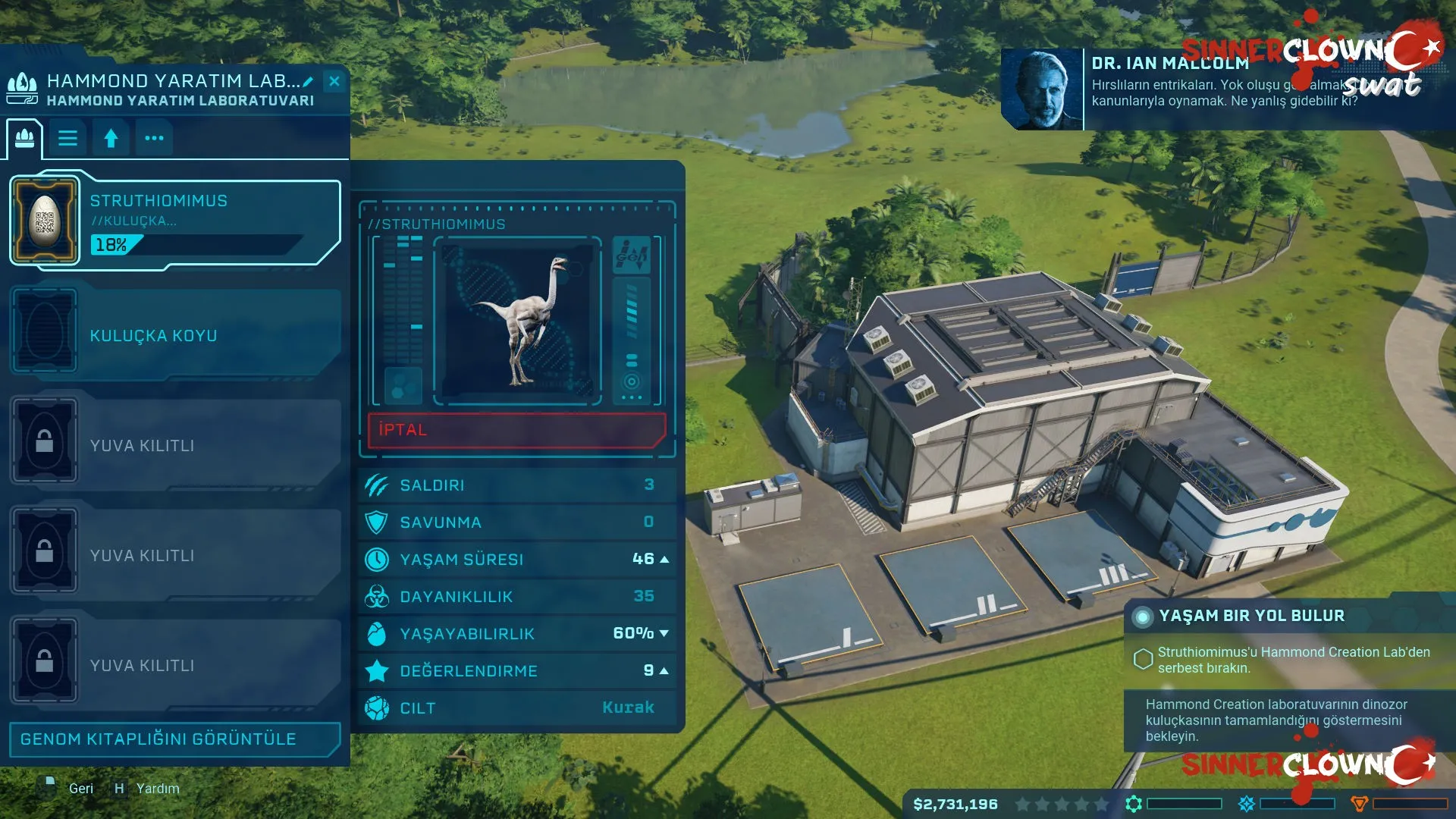The width and height of the screenshot is (1456, 819).
Task: Close the Hammond Yaratım Lab panel
Action: click(x=334, y=81)
